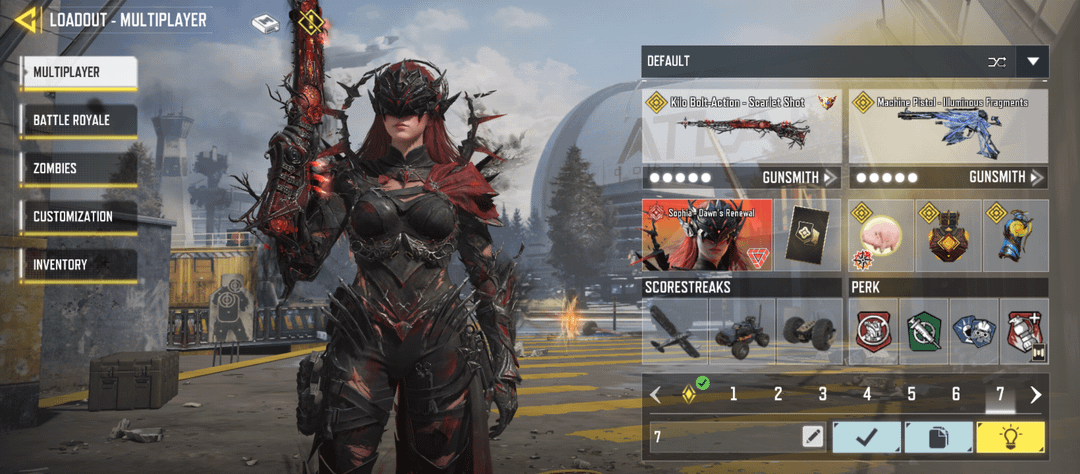Switch to loadout slot 4

(x=867, y=394)
